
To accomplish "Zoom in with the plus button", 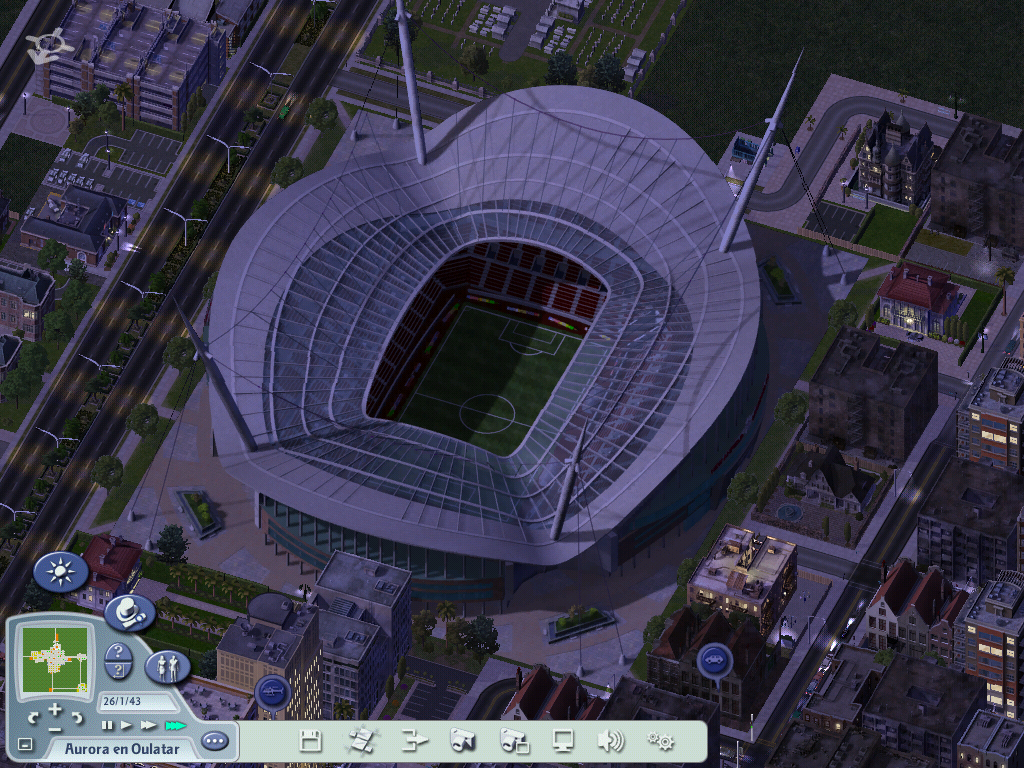I will [x=55, y=710].
